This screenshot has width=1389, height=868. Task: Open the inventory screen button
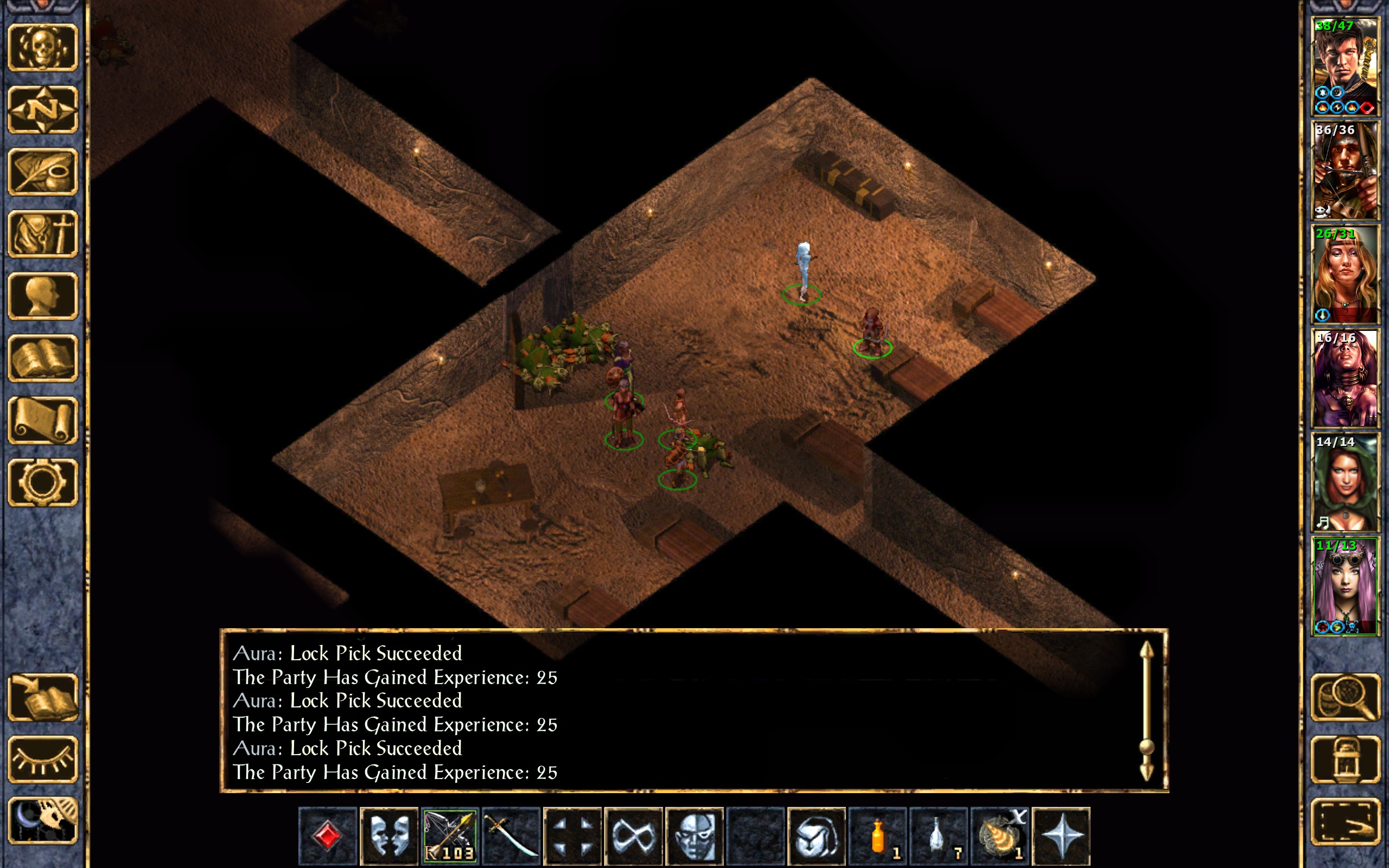[42, 234]
